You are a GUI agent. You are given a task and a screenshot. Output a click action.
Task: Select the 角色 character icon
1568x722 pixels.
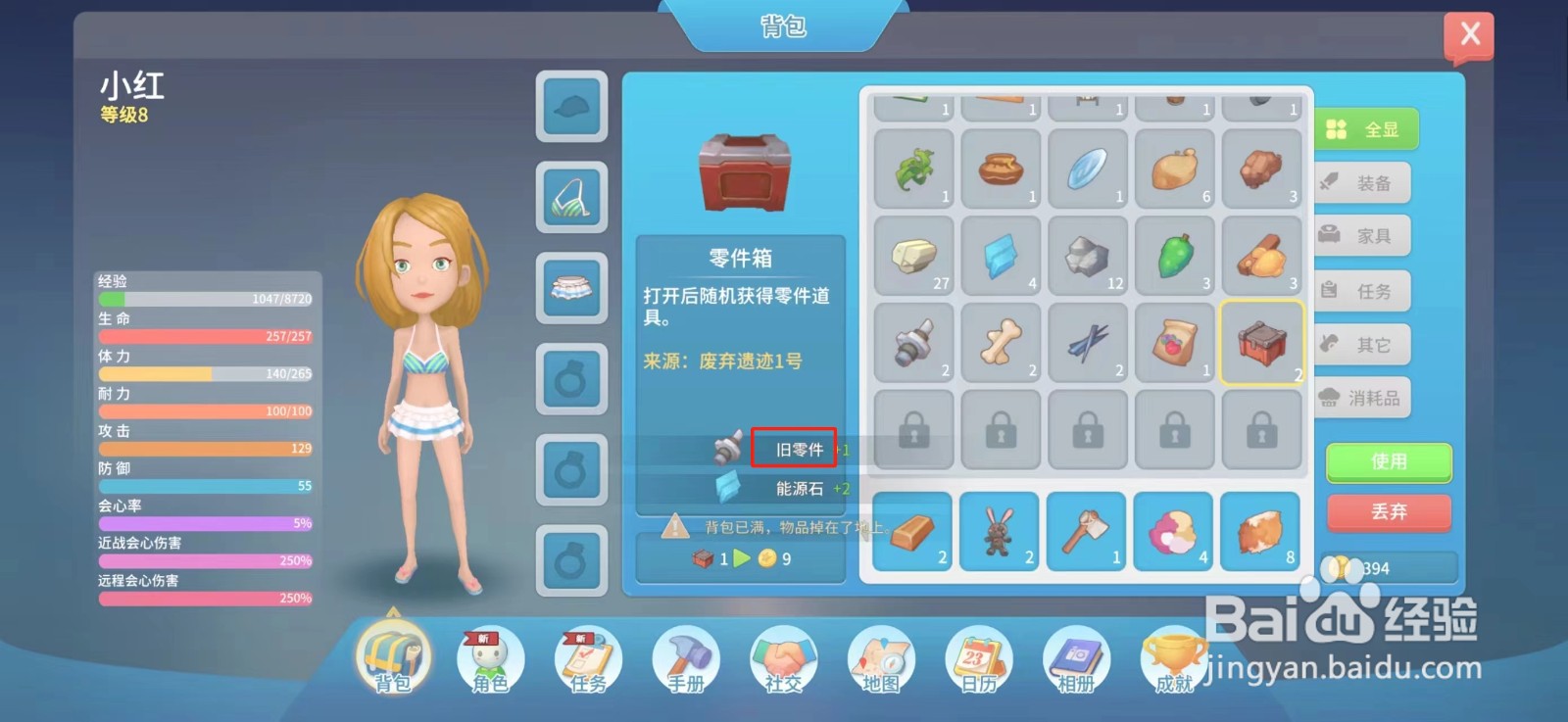click(490, 661)
